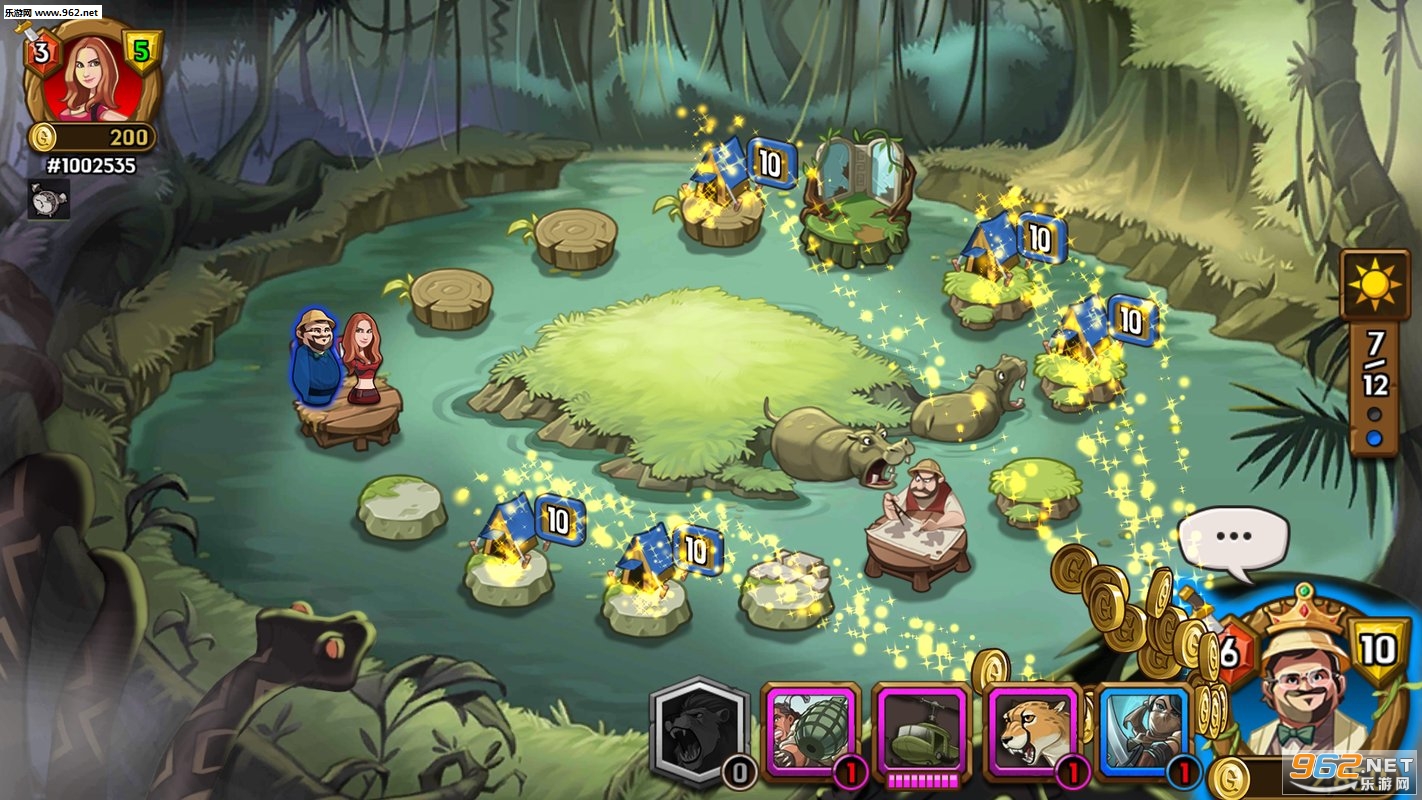1422x800 pixels.
Task: Open the speech bubble chat button
Action: click(1233, 538)
